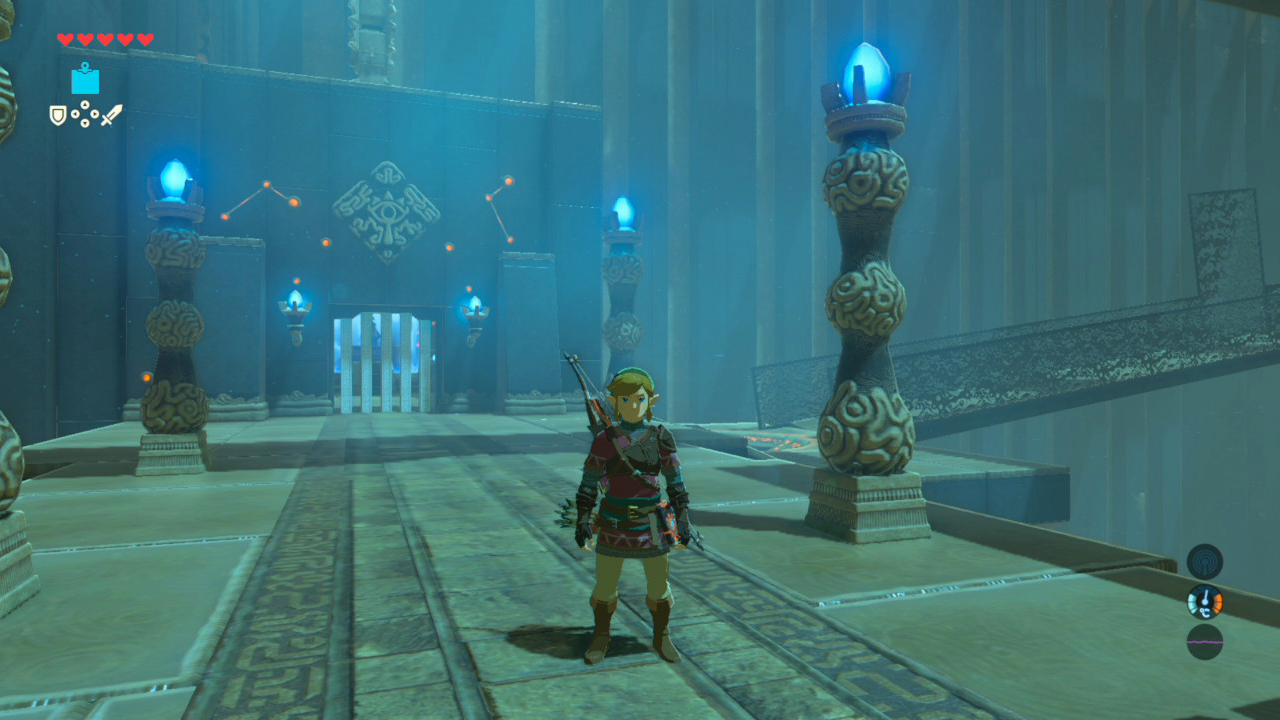Open the sword weapon quick-select icon
The image size is (1280, 720).
coord(111,115)
